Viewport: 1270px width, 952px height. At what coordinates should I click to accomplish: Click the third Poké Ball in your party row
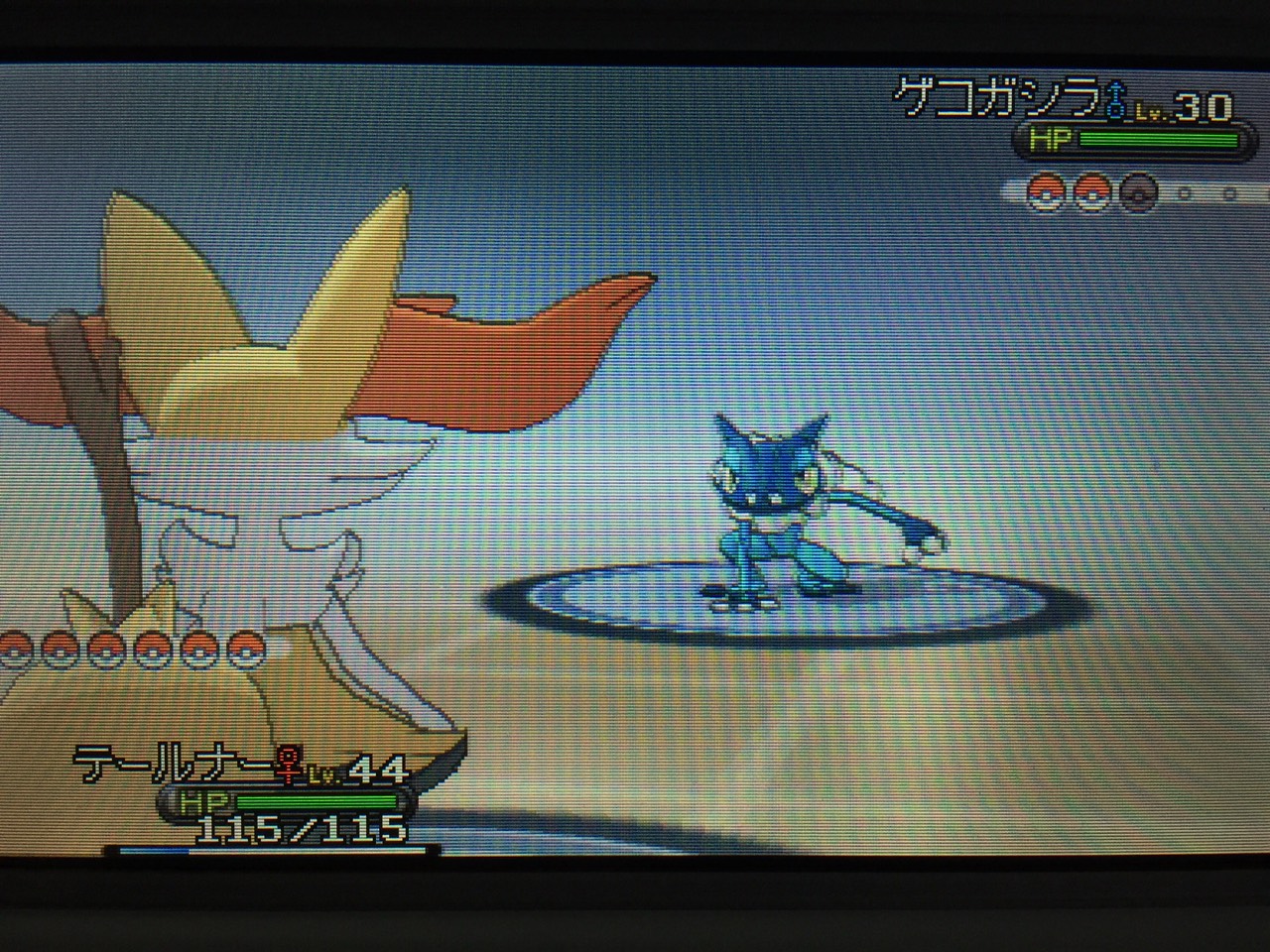[106, 651]
